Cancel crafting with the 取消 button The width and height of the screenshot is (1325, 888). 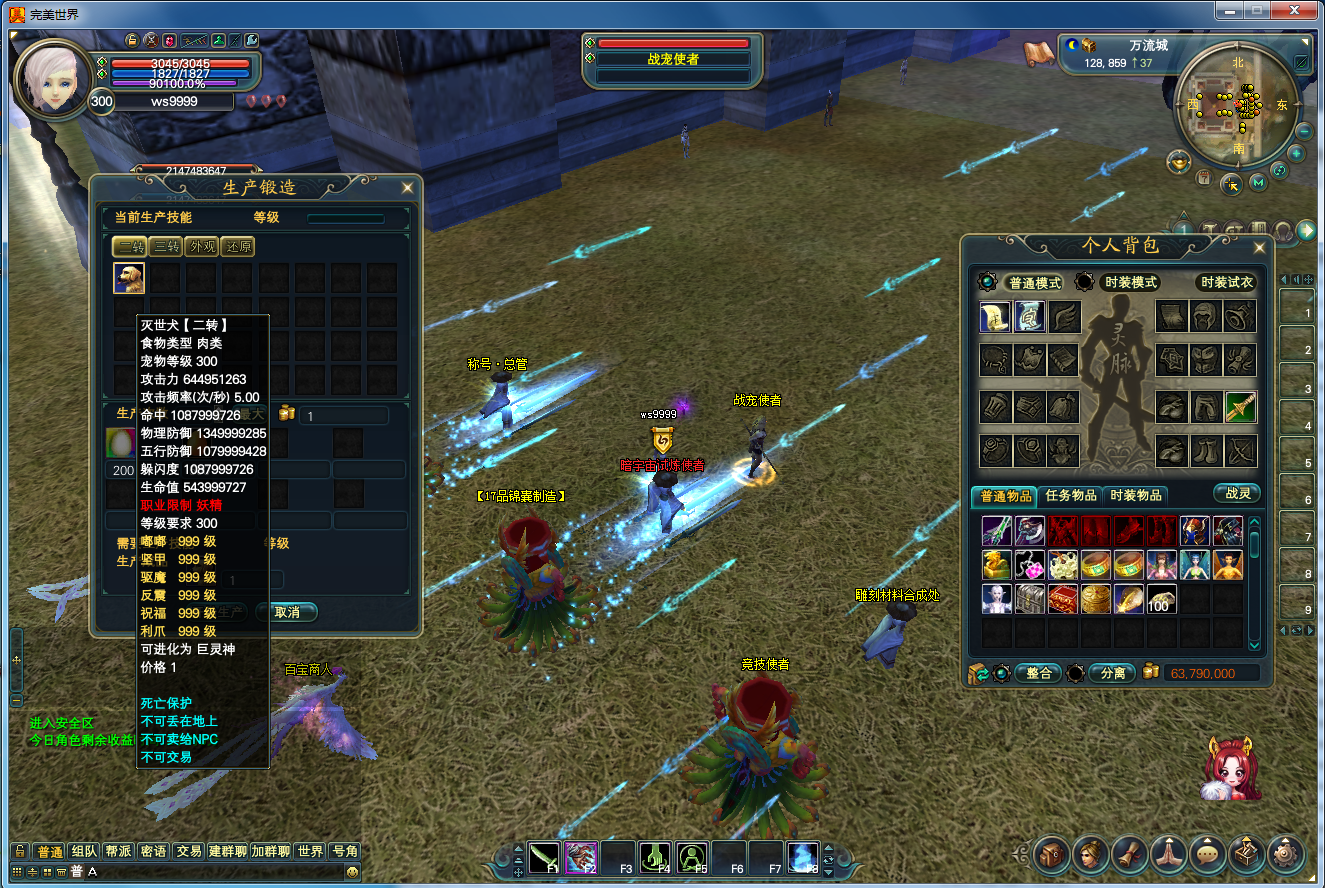pyautogui.click(x=287, y=611)
